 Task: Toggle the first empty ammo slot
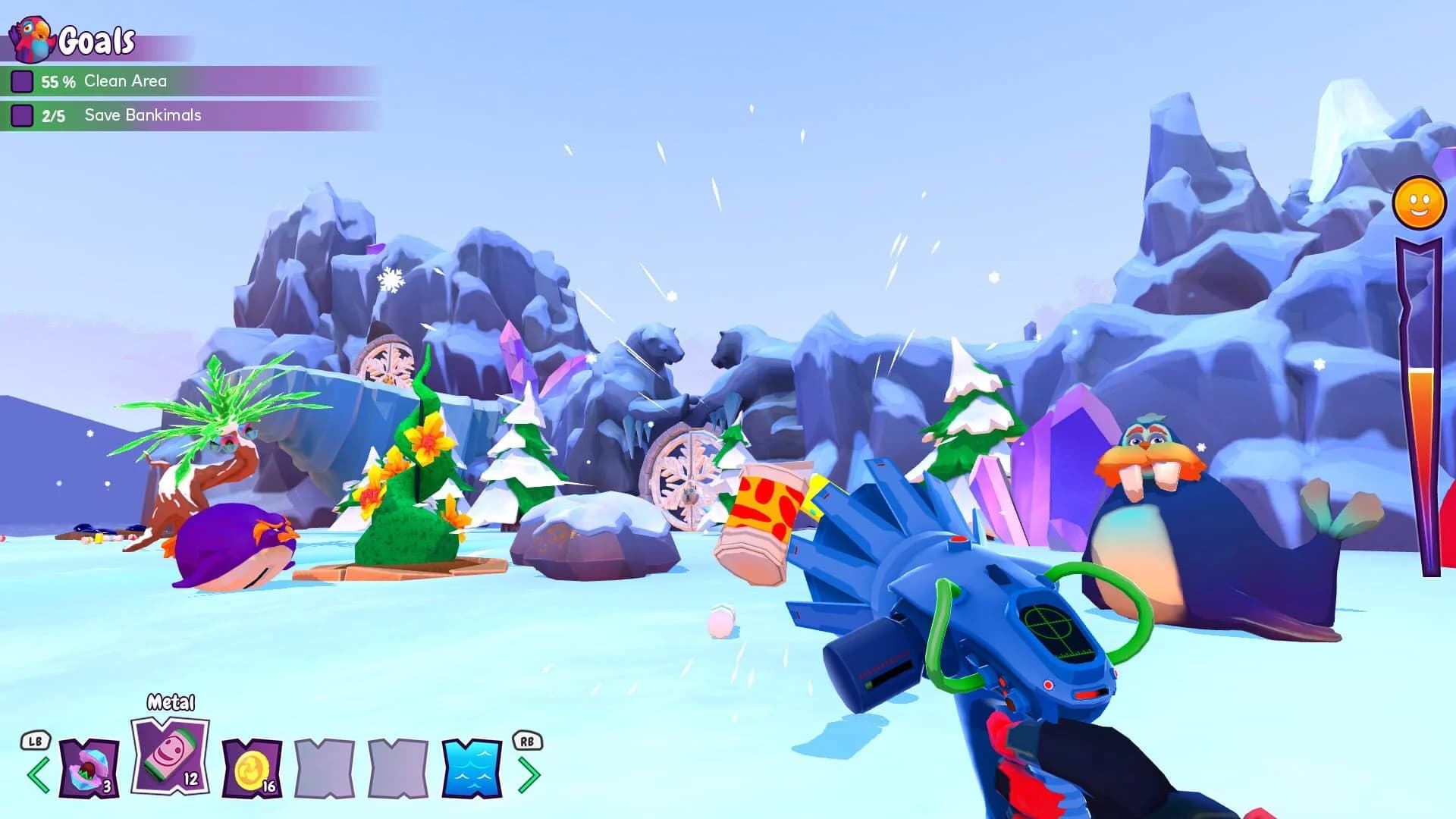point(323,767)
